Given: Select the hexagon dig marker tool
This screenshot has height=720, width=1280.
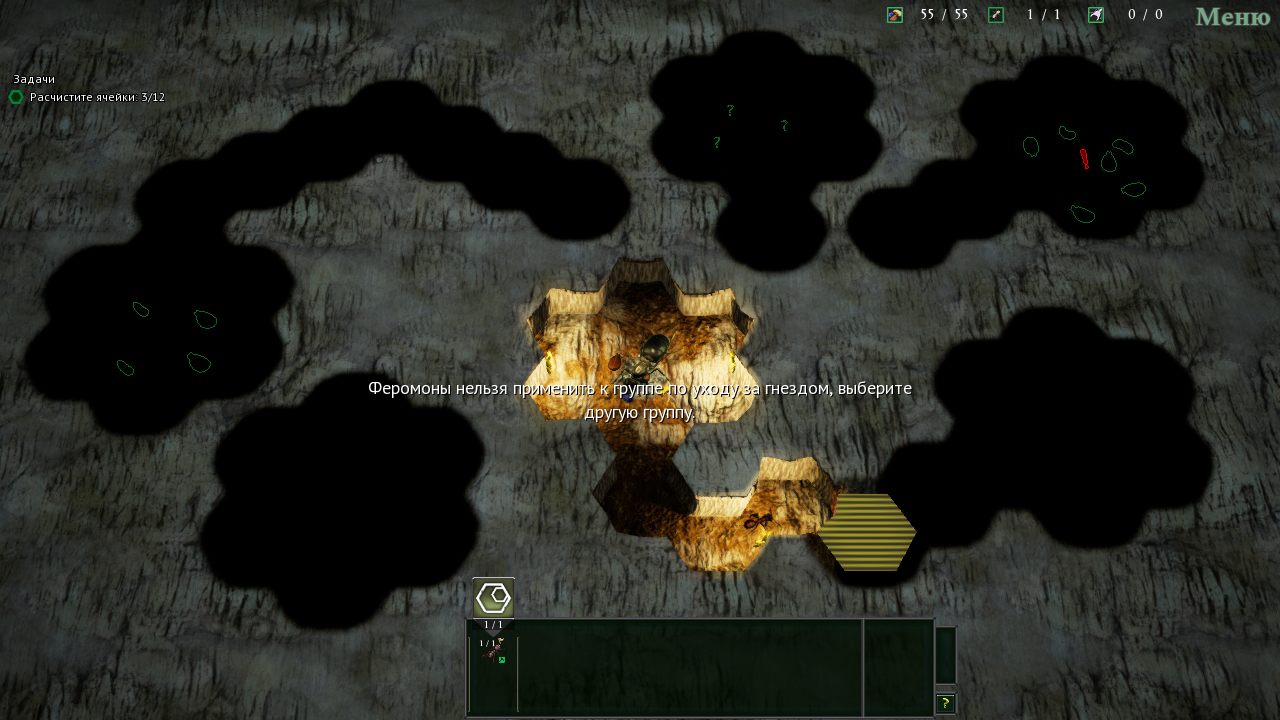Looking at the screenshot, I should click(492, 597).
